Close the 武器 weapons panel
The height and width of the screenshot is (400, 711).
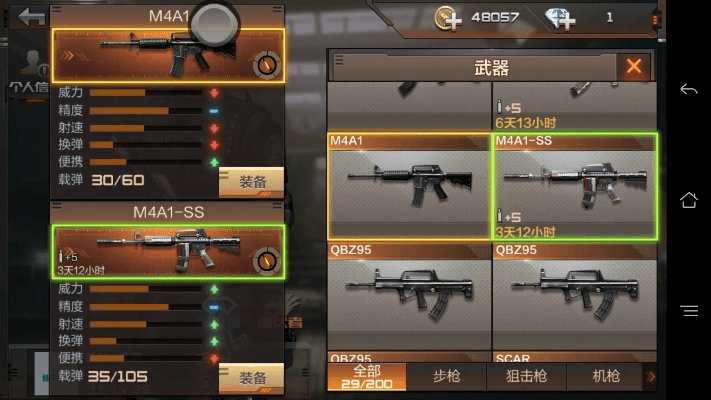[633, 67]
